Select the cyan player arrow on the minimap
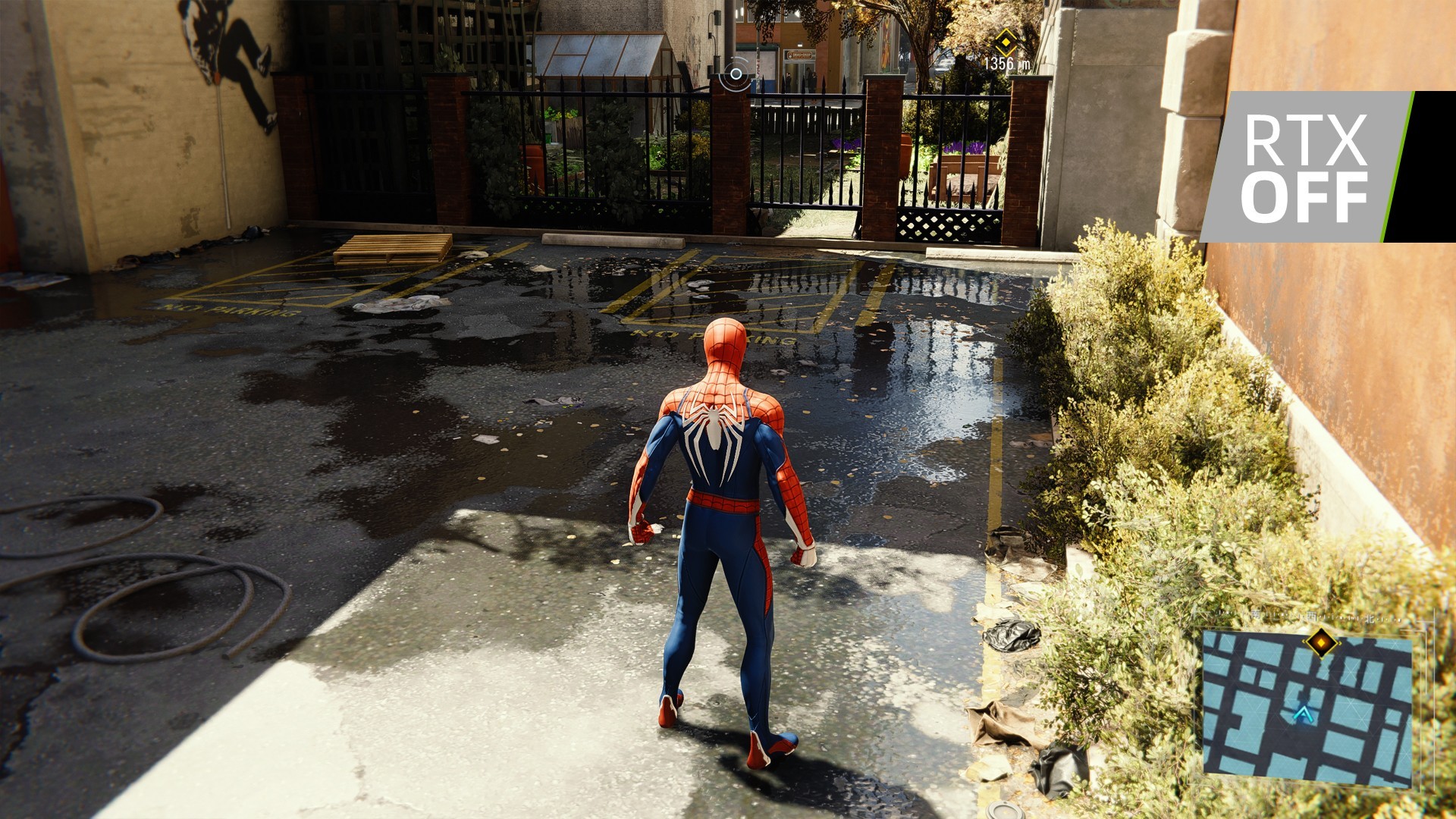 click(x=1304, y=715)
